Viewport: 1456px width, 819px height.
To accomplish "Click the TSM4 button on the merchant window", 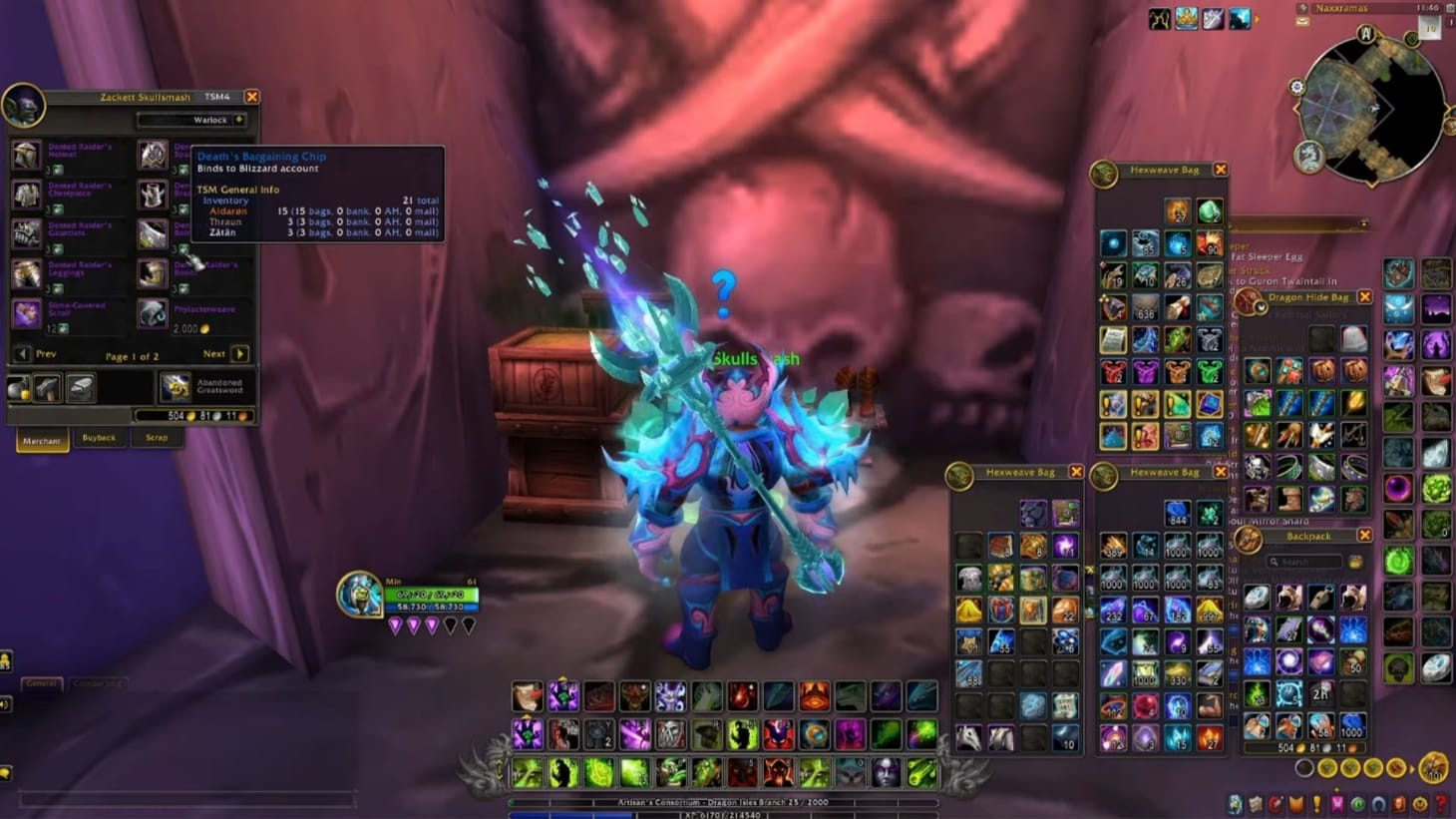I will [215, 97].
